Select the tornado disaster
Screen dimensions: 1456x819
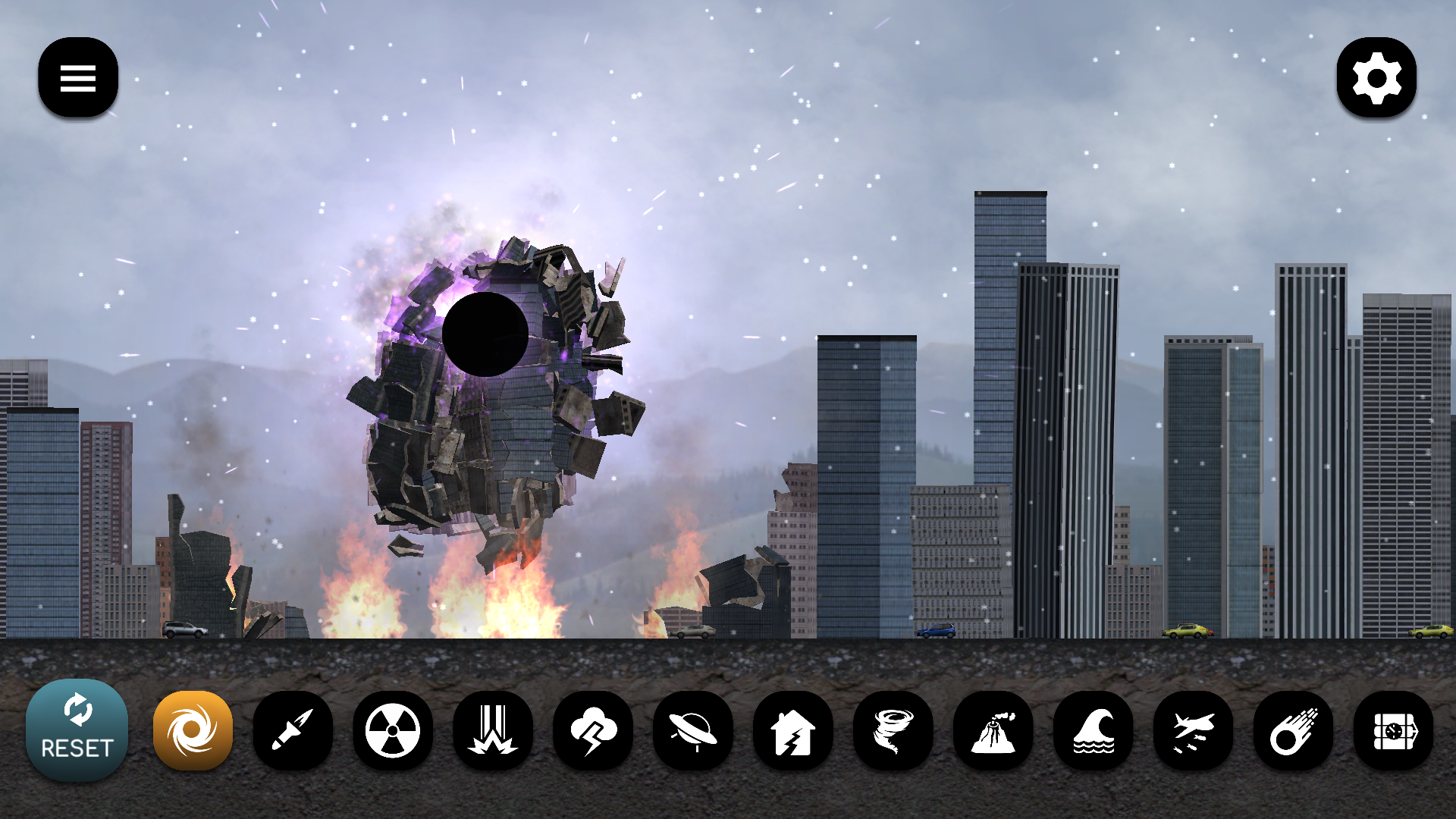(x=894, y=730)
